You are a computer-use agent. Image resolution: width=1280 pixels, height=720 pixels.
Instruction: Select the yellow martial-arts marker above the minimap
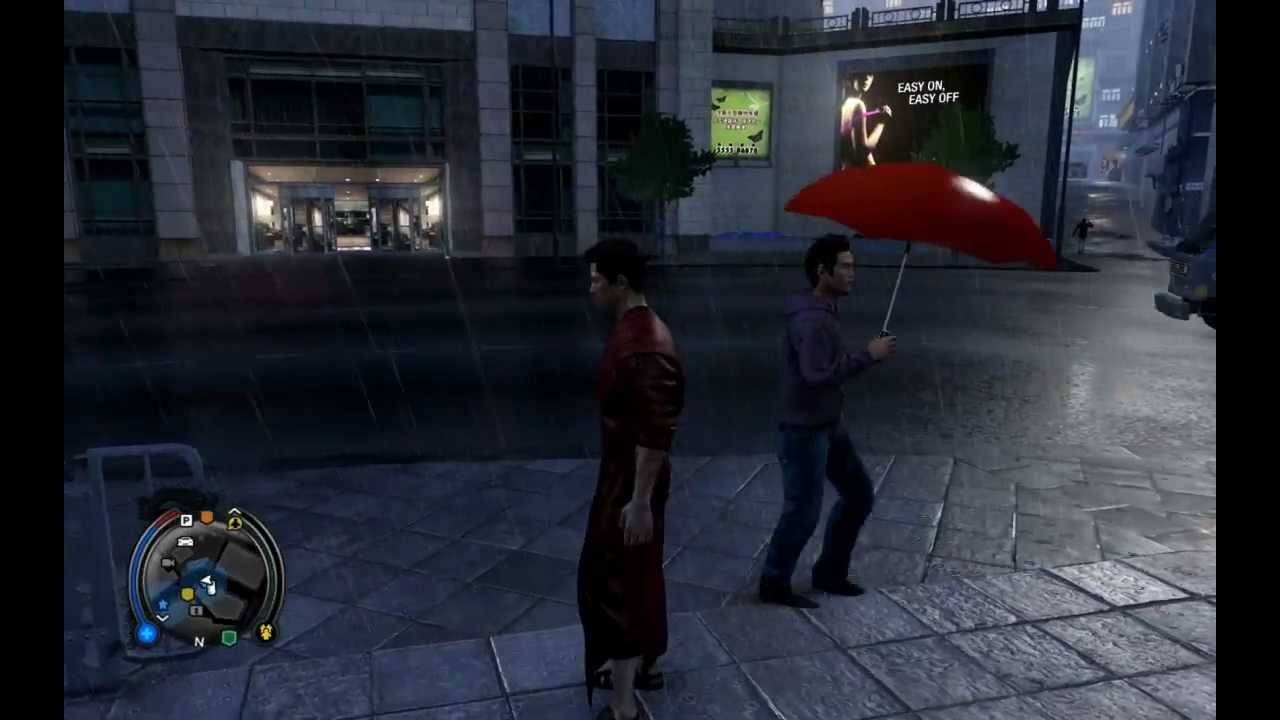pyautogui.click(x=233, y=523)
